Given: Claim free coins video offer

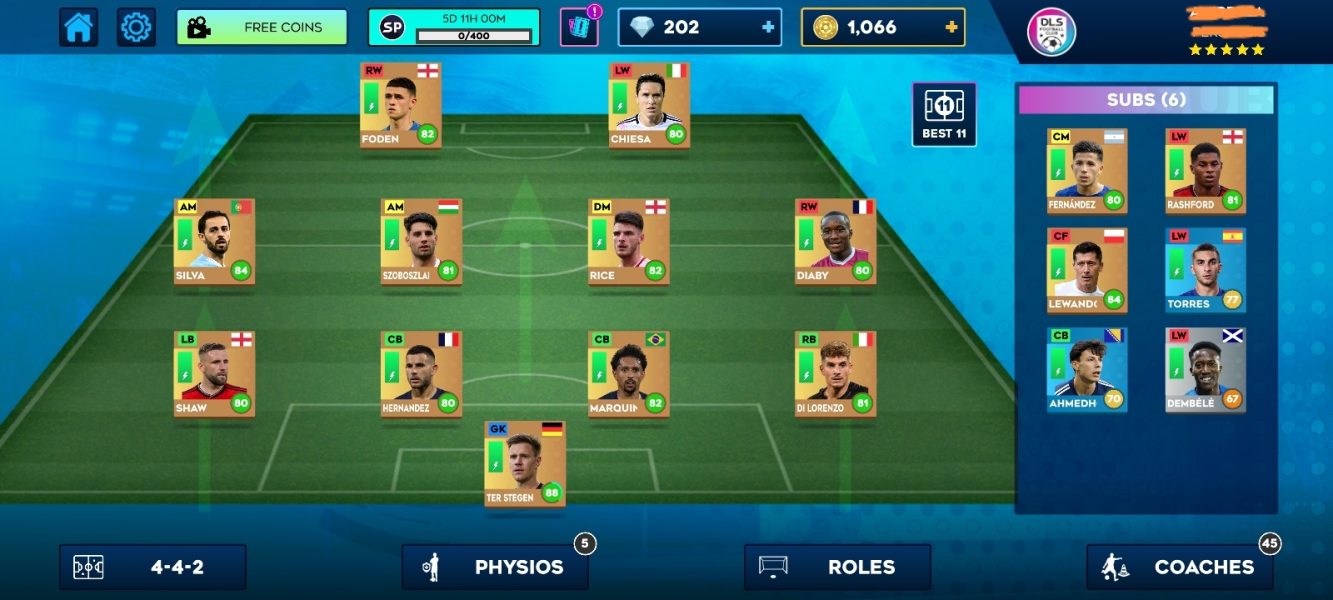Looking at the screenshot, I should (x=261, y=27).
